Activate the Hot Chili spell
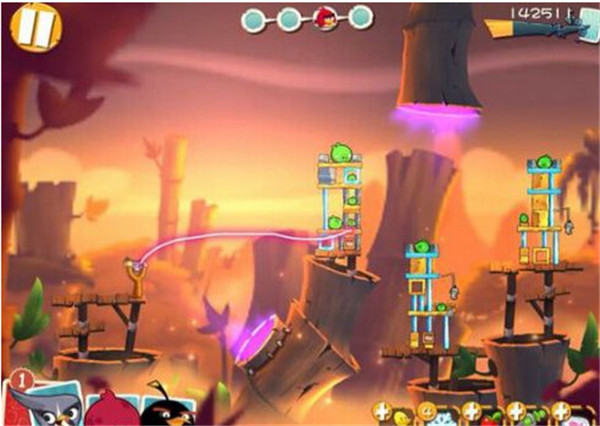This screenshot has width=600, height=426. [x=492, y=415]
